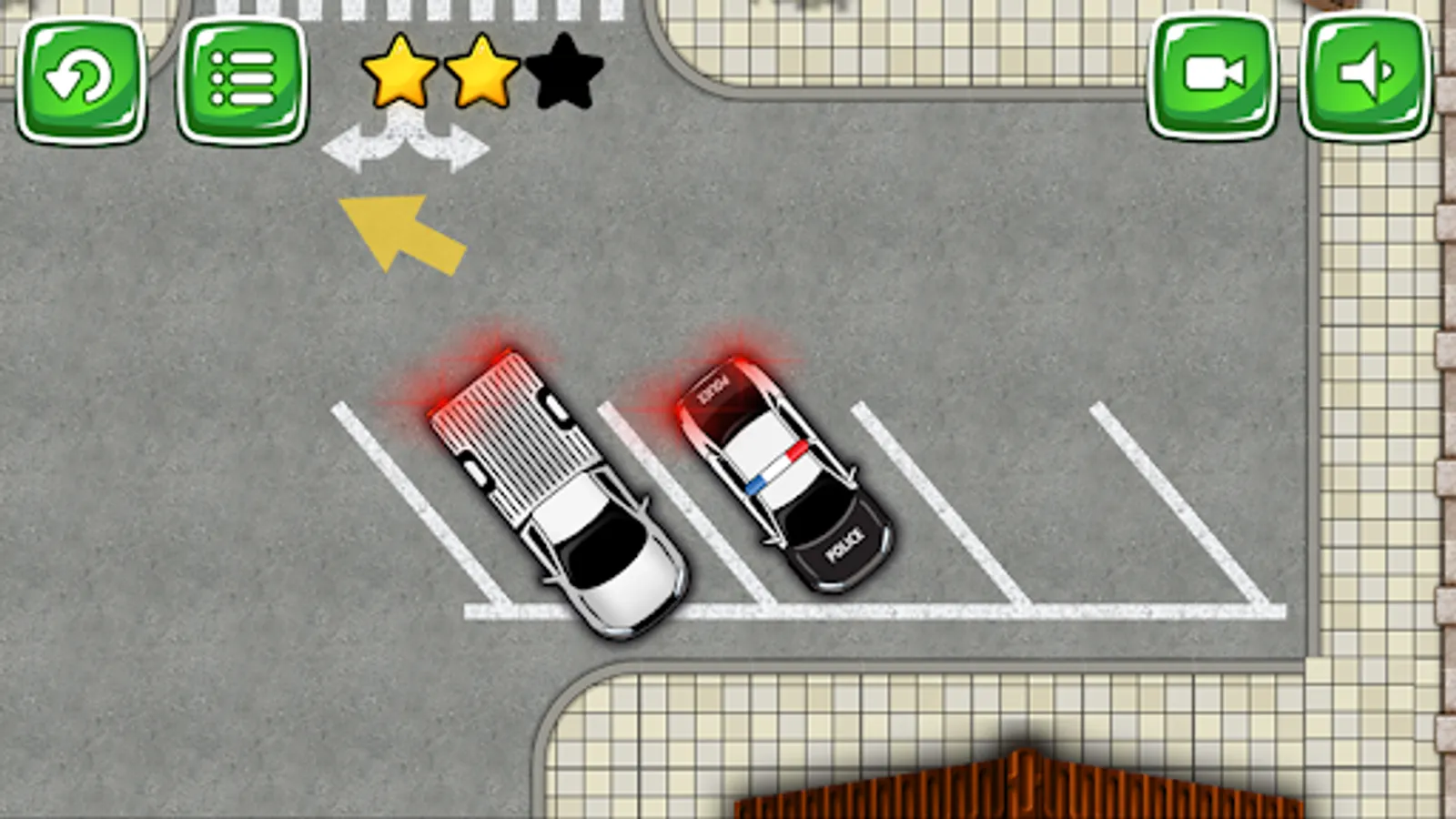
Task: Tap the speaker button top right
Action: (x=1363, y=75)
